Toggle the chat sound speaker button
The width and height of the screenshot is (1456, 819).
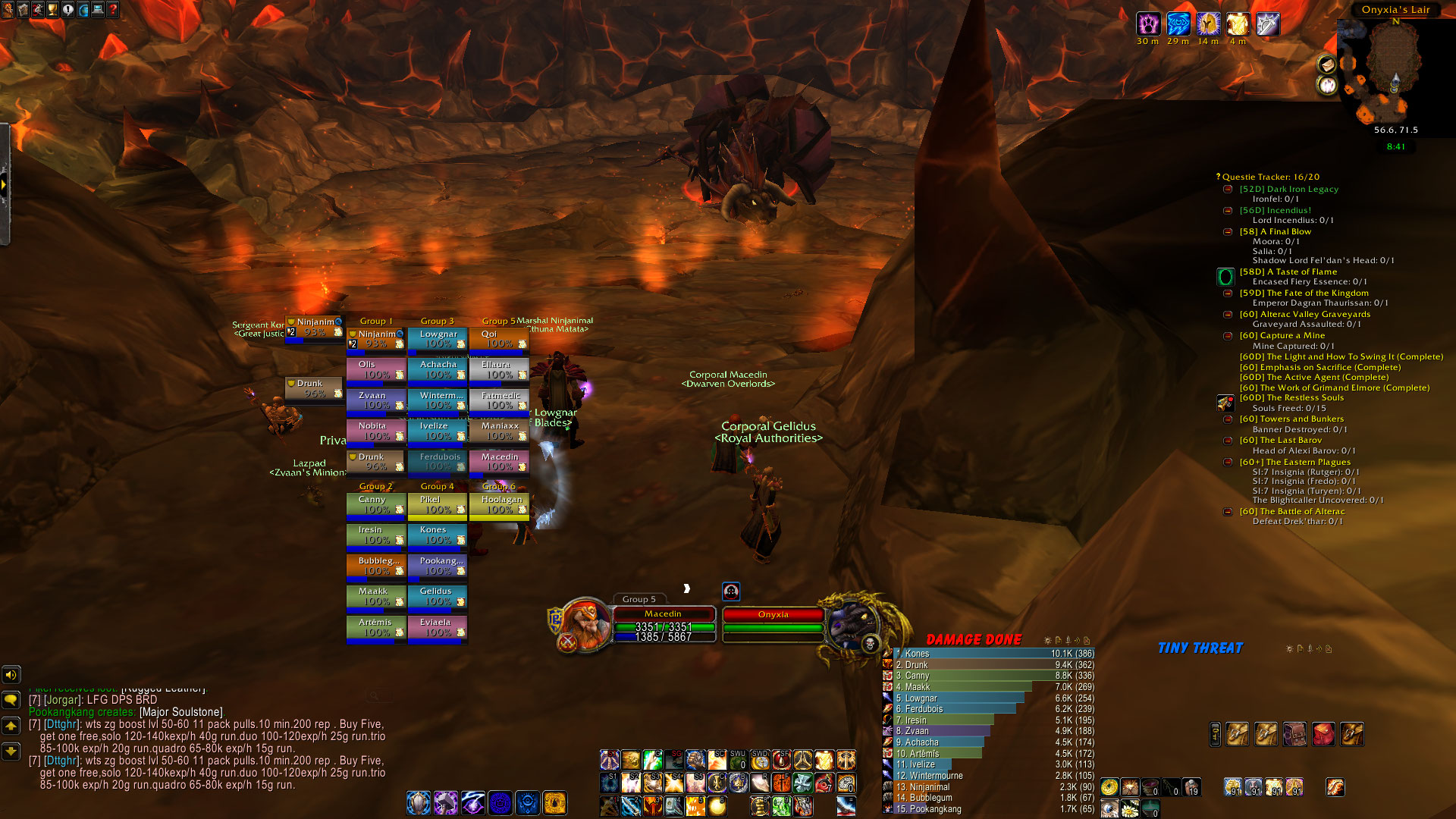coord(11,674)
